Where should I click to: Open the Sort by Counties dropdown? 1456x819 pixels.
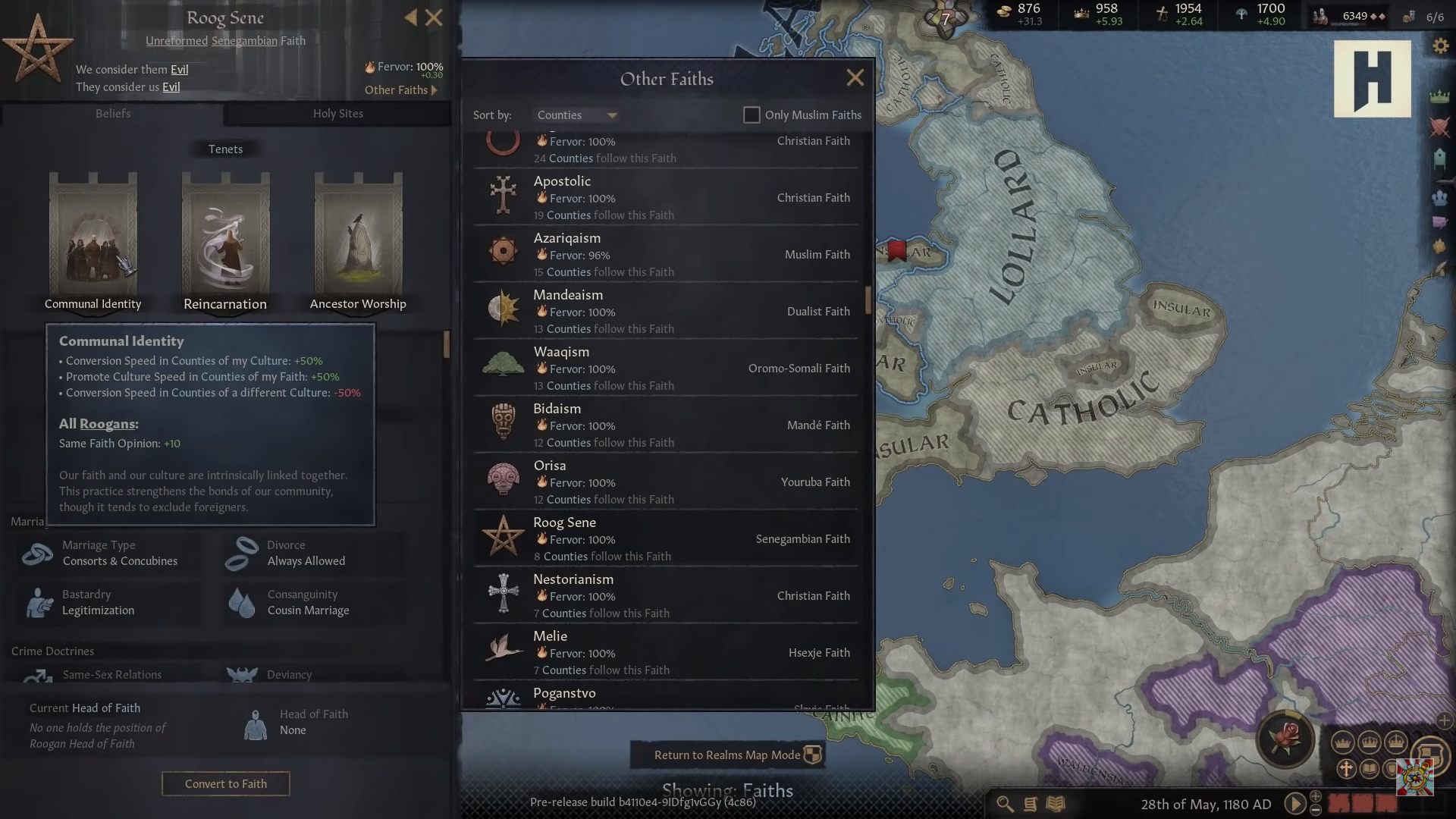tap(576, 115)
